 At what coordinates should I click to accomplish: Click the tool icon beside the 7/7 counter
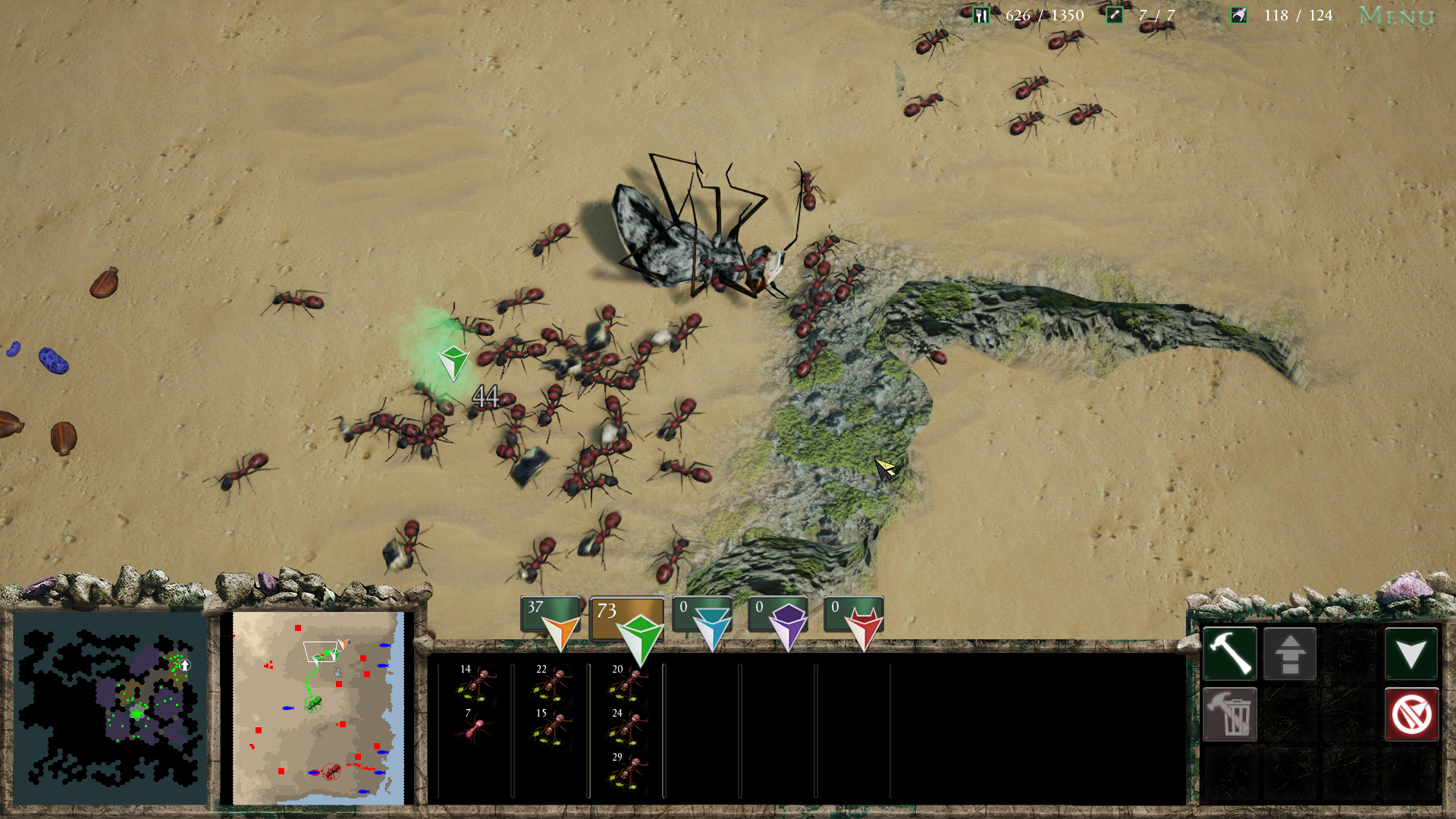1115,14
